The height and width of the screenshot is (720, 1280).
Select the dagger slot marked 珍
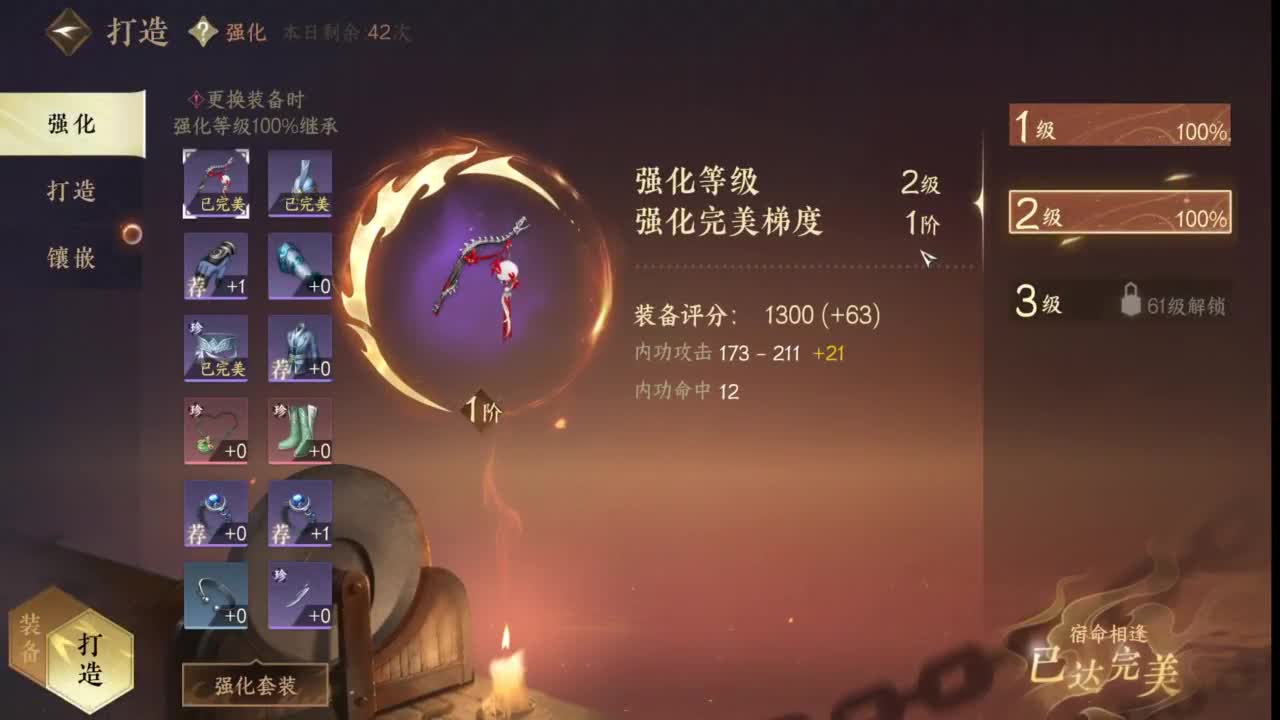tap(300, 597)
